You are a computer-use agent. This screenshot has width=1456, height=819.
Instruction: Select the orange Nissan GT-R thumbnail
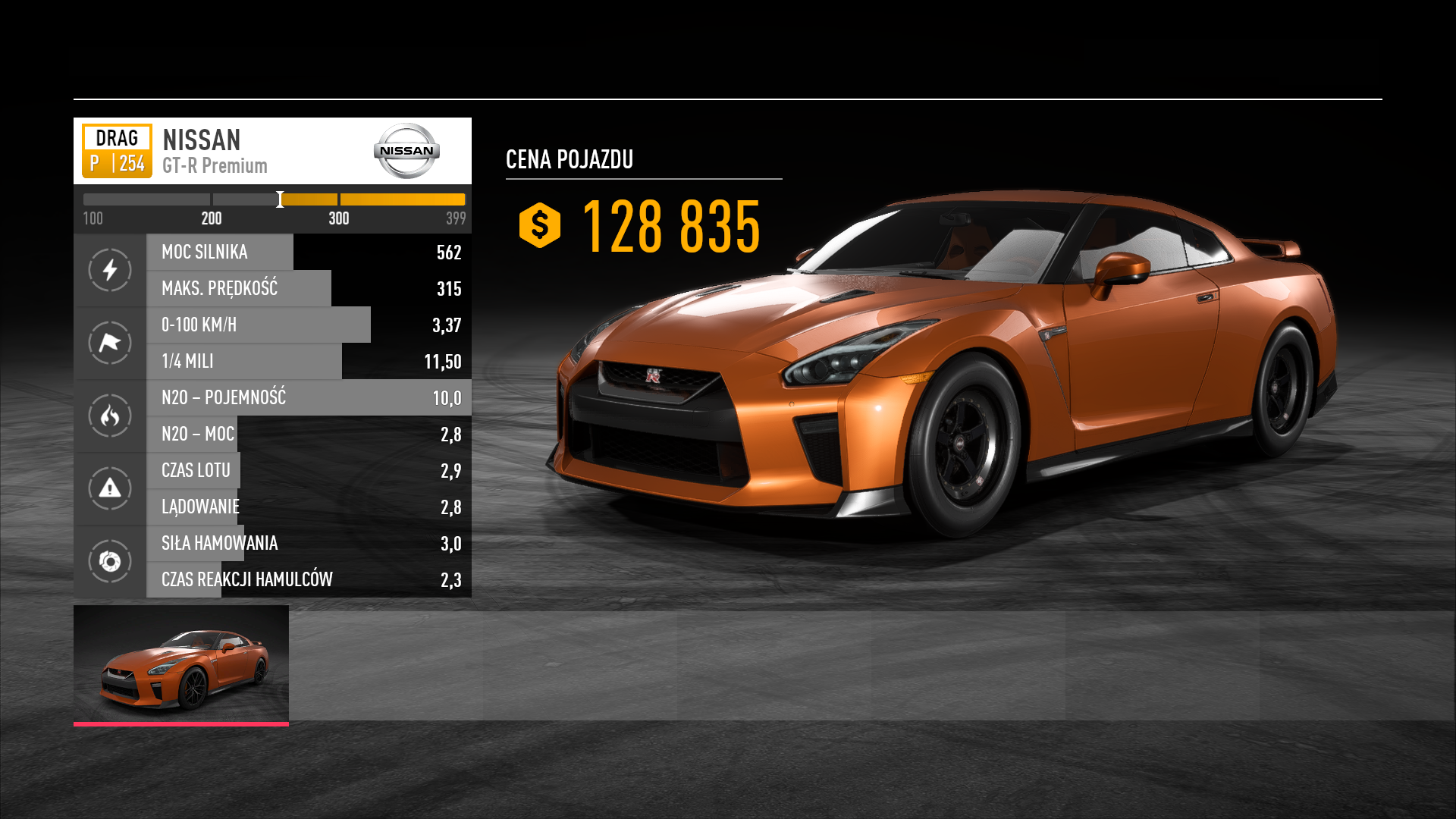click(181, 664)
